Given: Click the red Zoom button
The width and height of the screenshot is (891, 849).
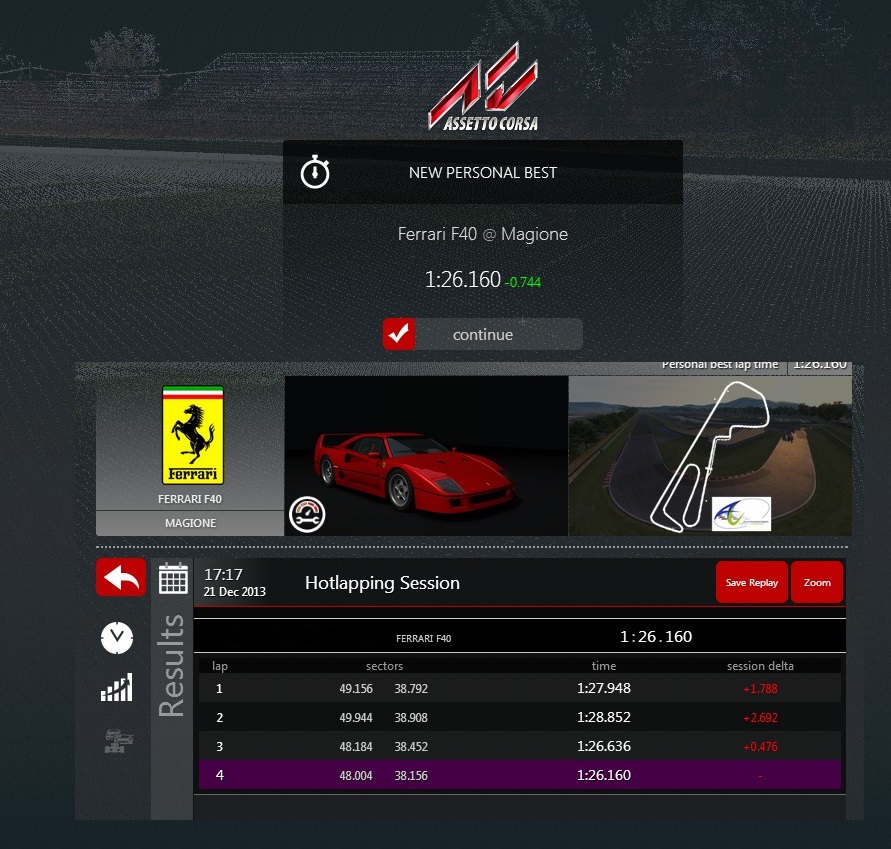Looking at the screenshot, I should (x=817, y=583).
